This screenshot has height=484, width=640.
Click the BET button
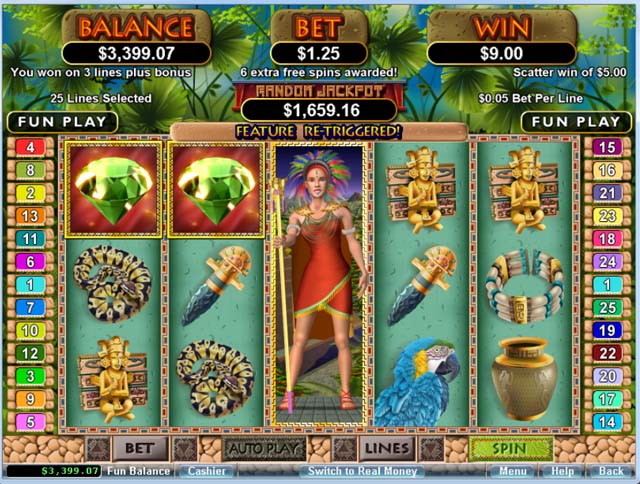click(x=138, y=449)
